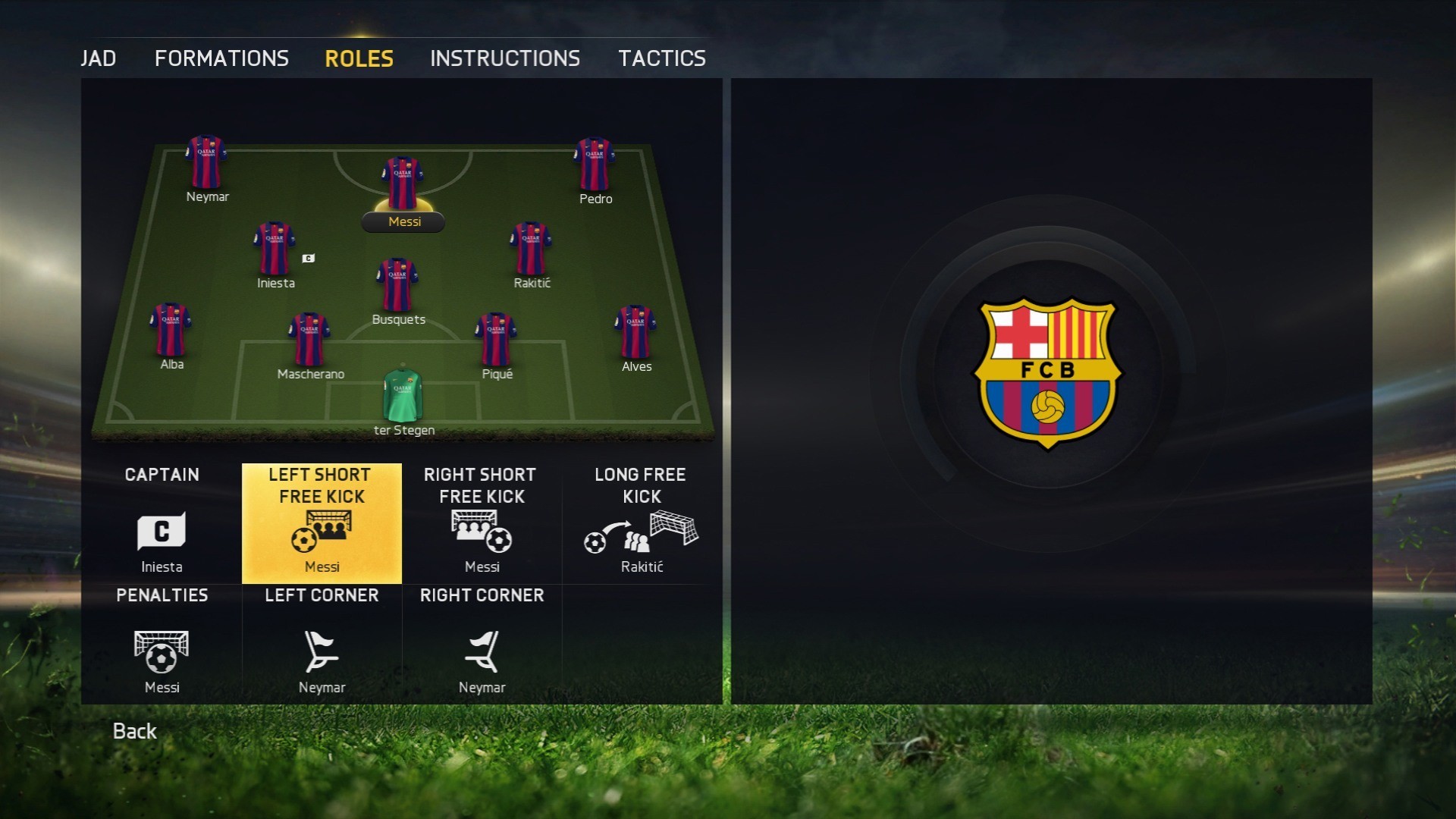
Task: Select Neymar's jersey on the left wing
Action: pyautogui.click(x=207, y=162)
